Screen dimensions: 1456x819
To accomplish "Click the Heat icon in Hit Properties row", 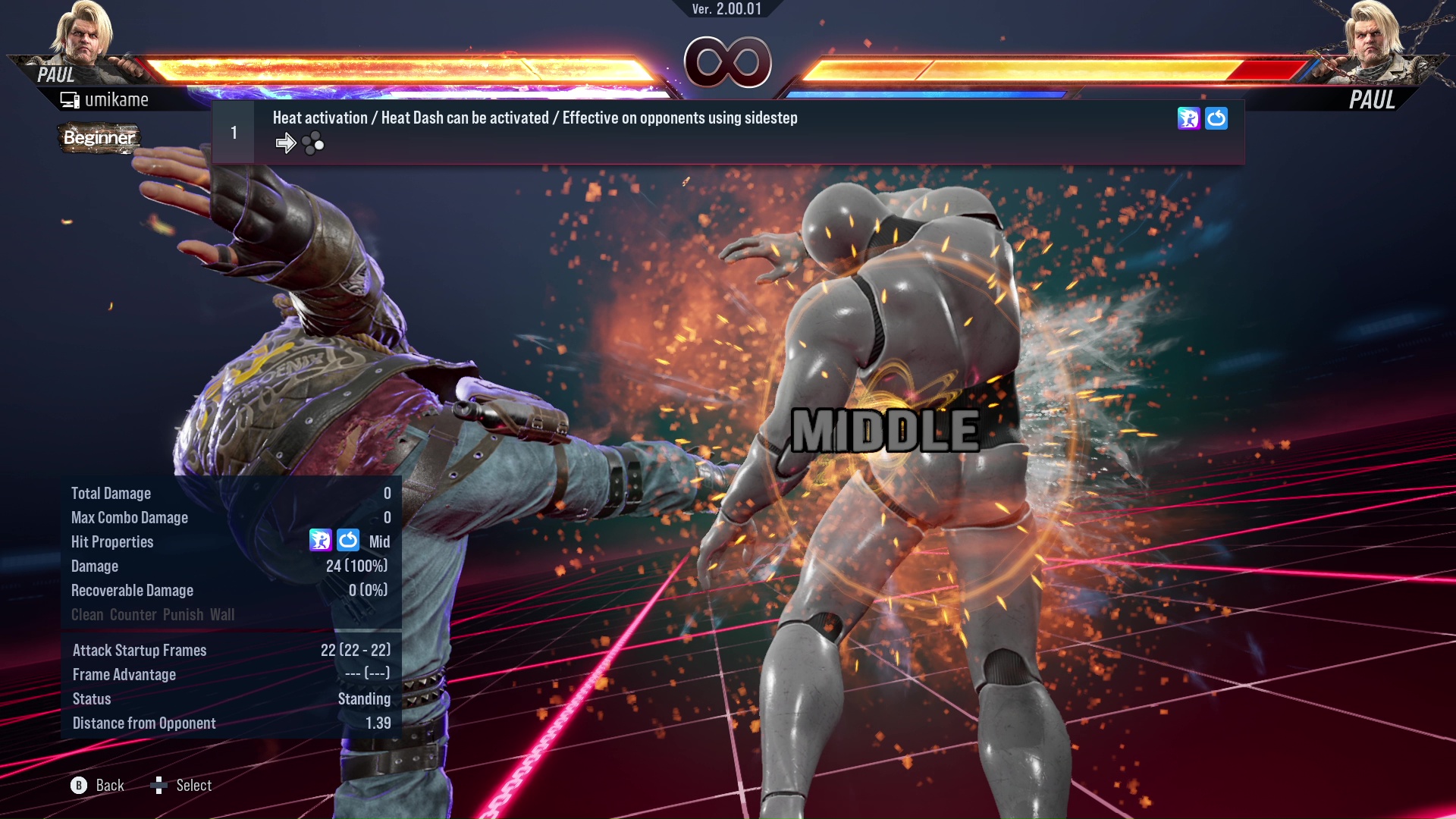I will click(322, 541).
